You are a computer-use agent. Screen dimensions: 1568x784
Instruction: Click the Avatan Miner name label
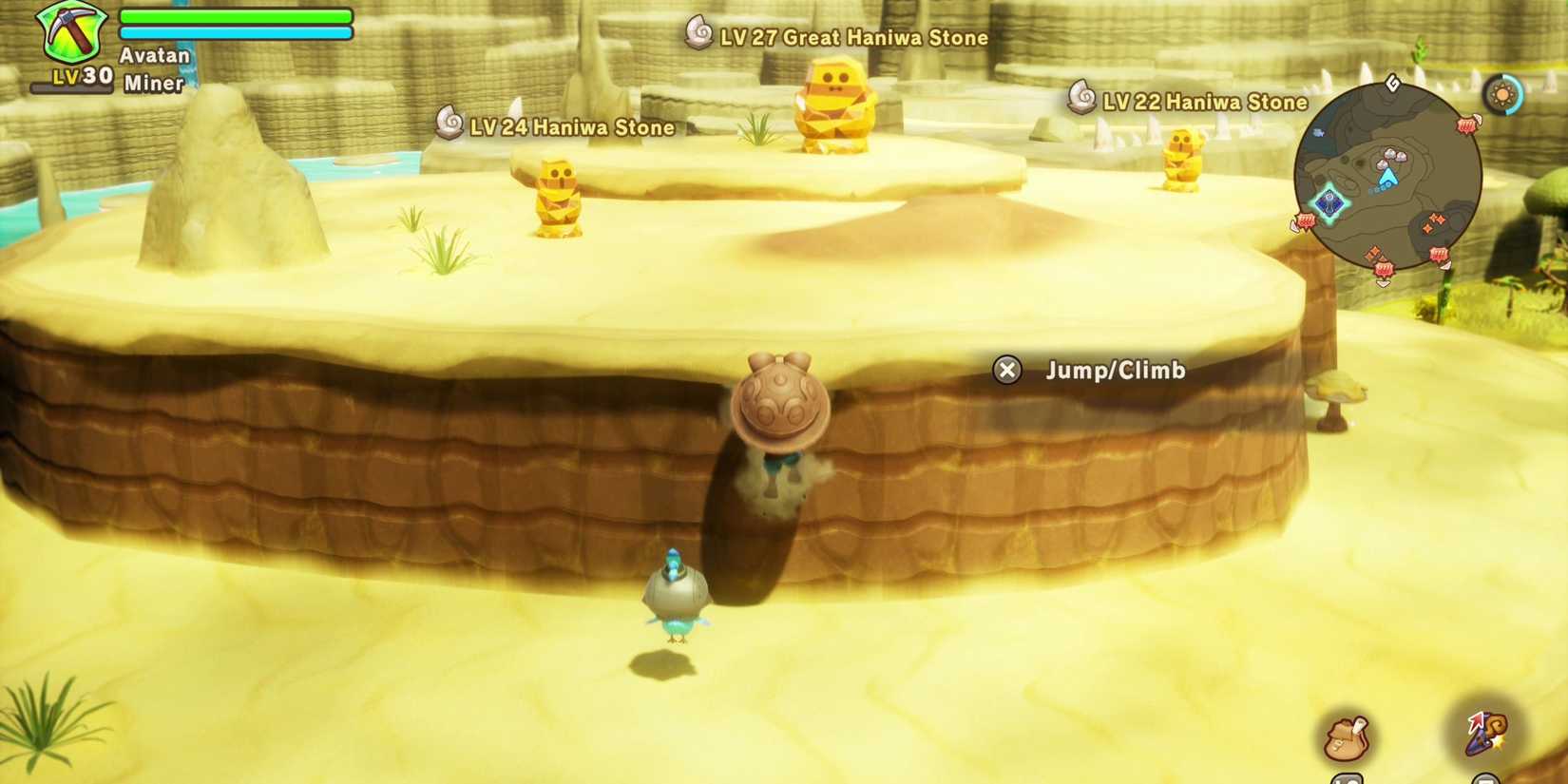[x=154, y=69]
